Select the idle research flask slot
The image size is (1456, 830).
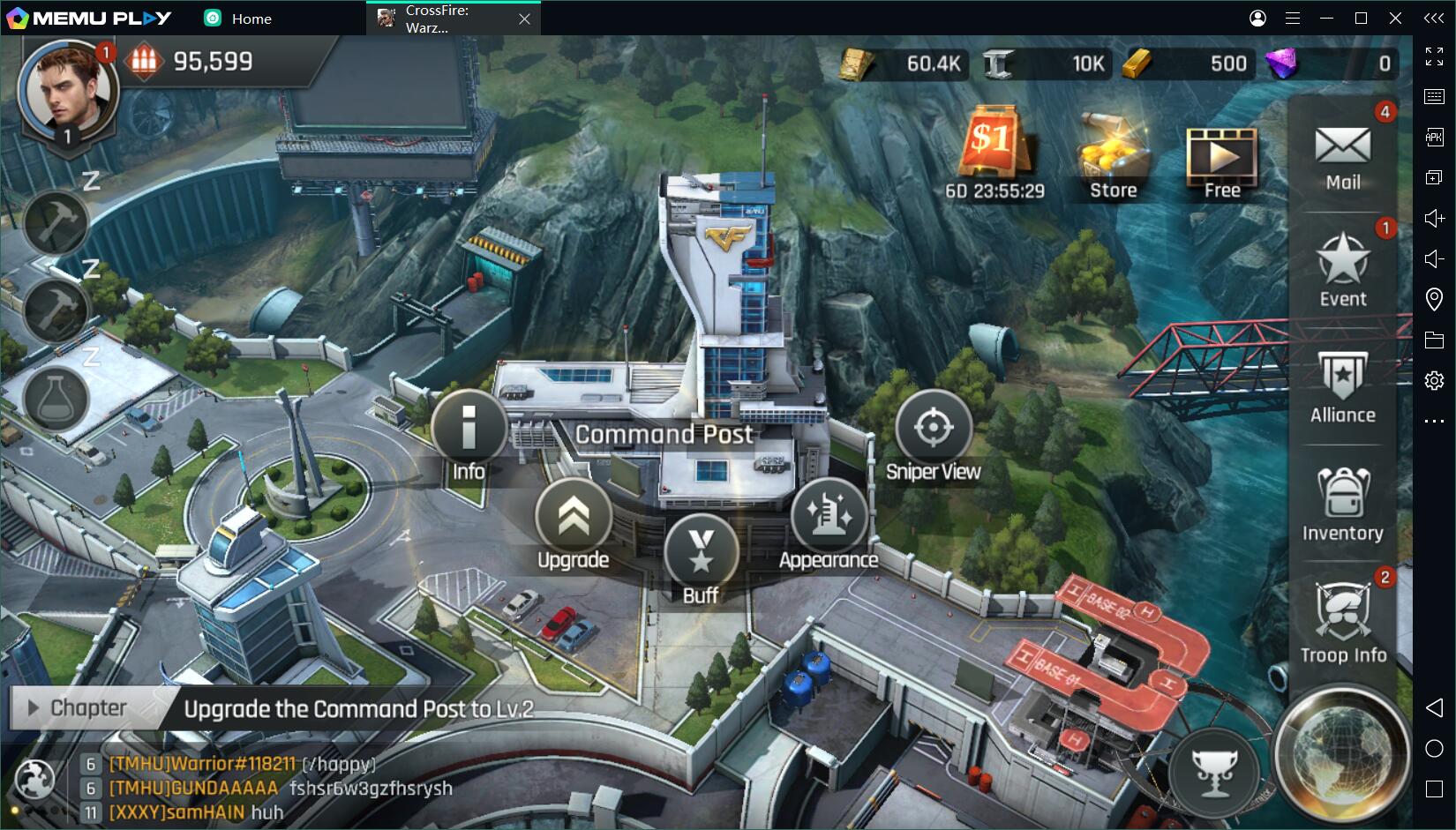point(56,398)
